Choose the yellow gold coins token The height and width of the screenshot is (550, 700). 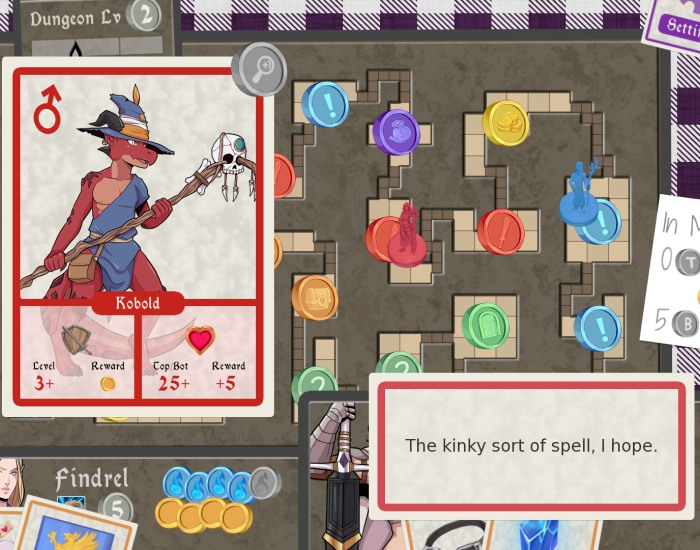(506, 122)
